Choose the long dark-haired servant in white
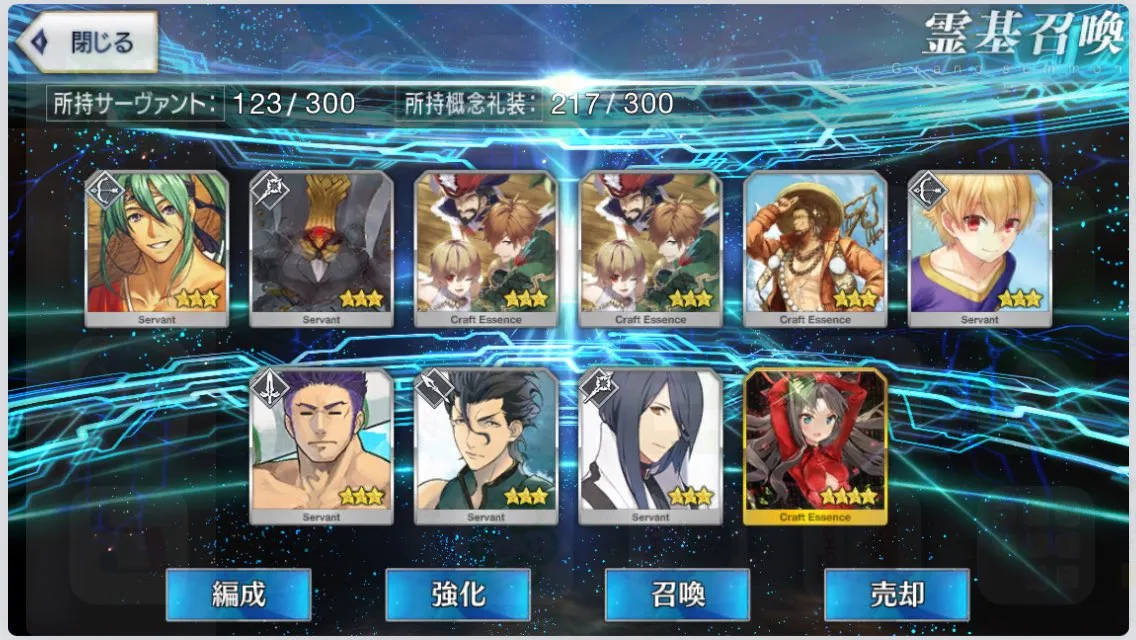The height and width of the screenshot is (640, 1136). 650,446
